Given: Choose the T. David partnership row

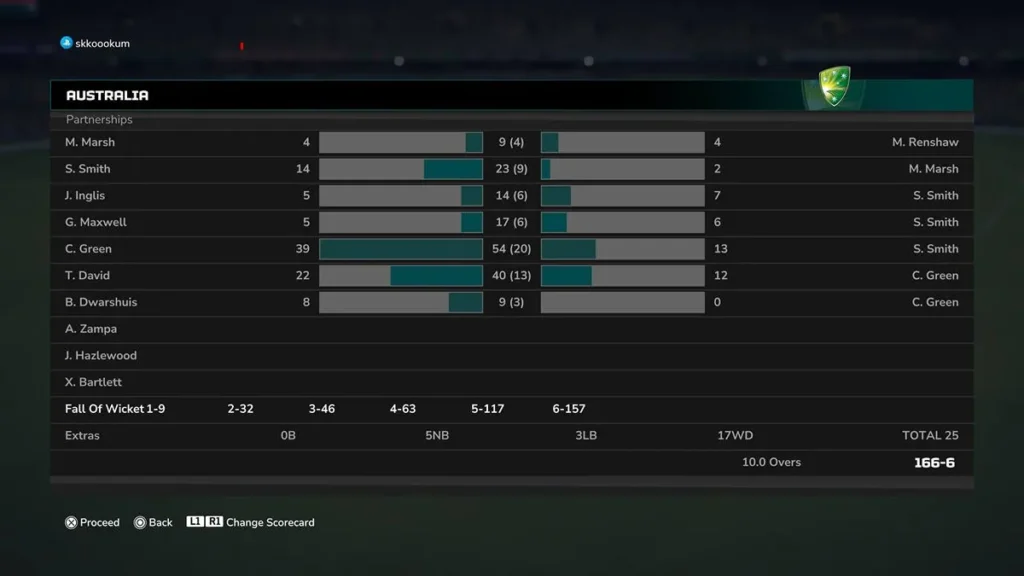Looking at the screenshot, I should point(511,276).
